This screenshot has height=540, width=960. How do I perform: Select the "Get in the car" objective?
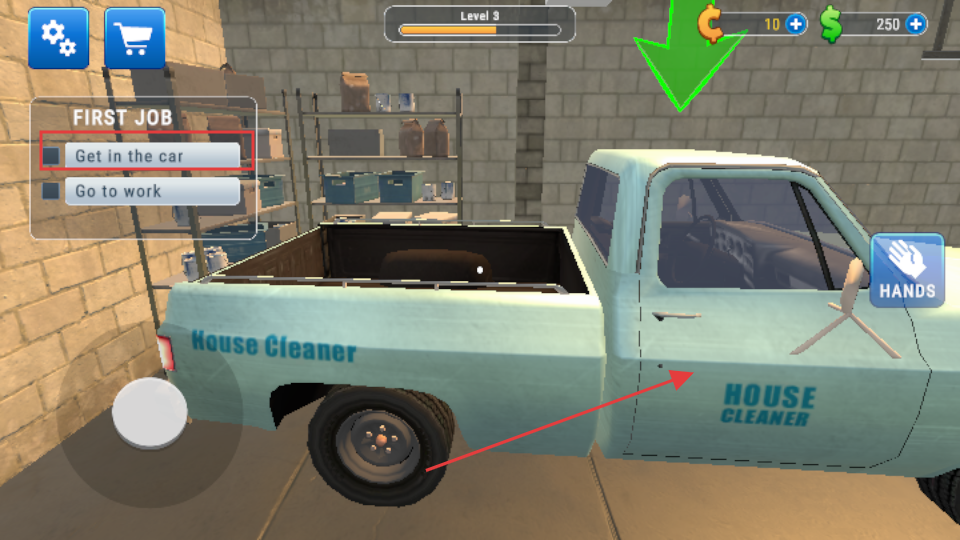pos(152,156)
